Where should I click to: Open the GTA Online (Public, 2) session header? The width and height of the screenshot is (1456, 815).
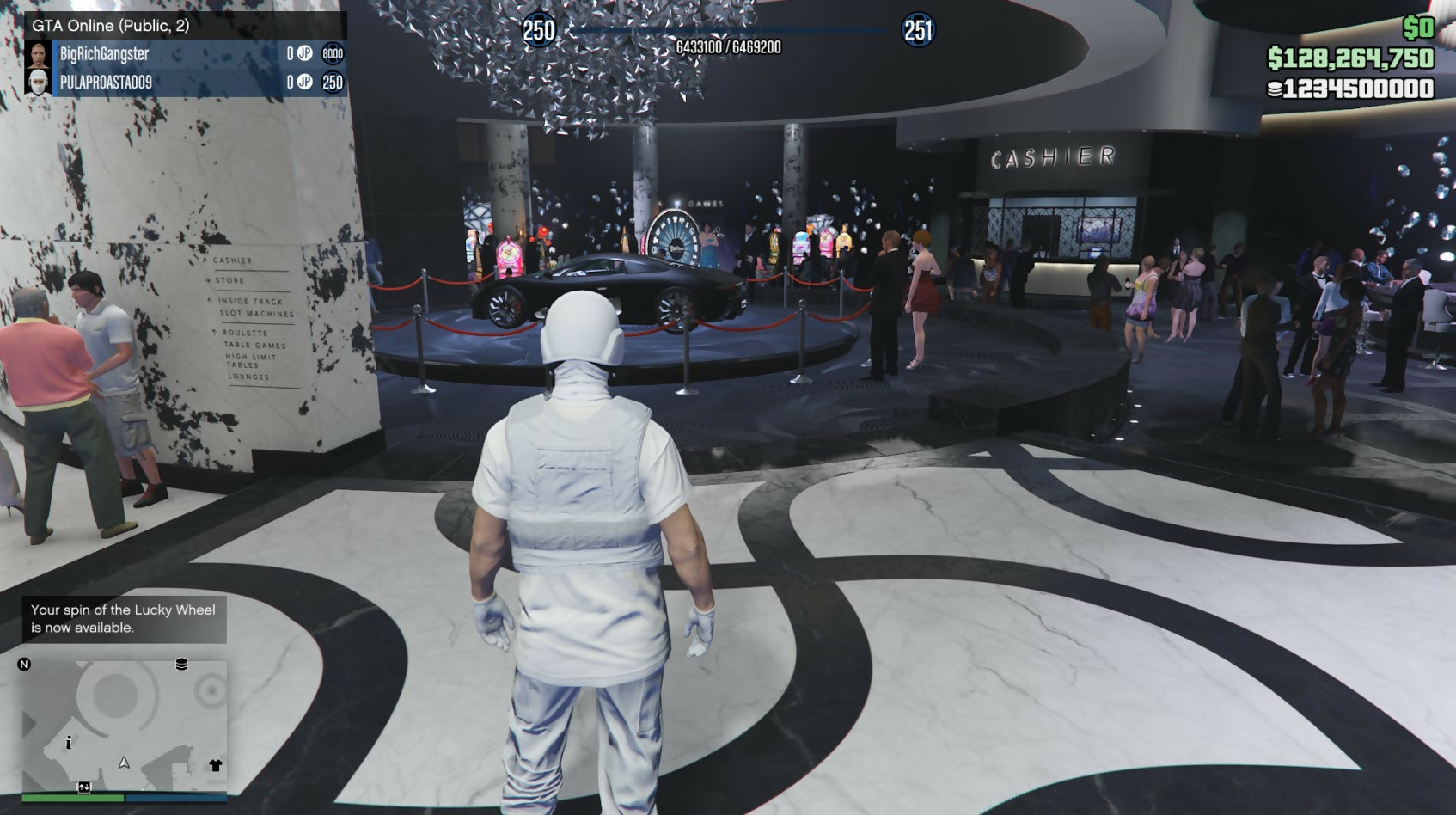(x=112, y=26)
